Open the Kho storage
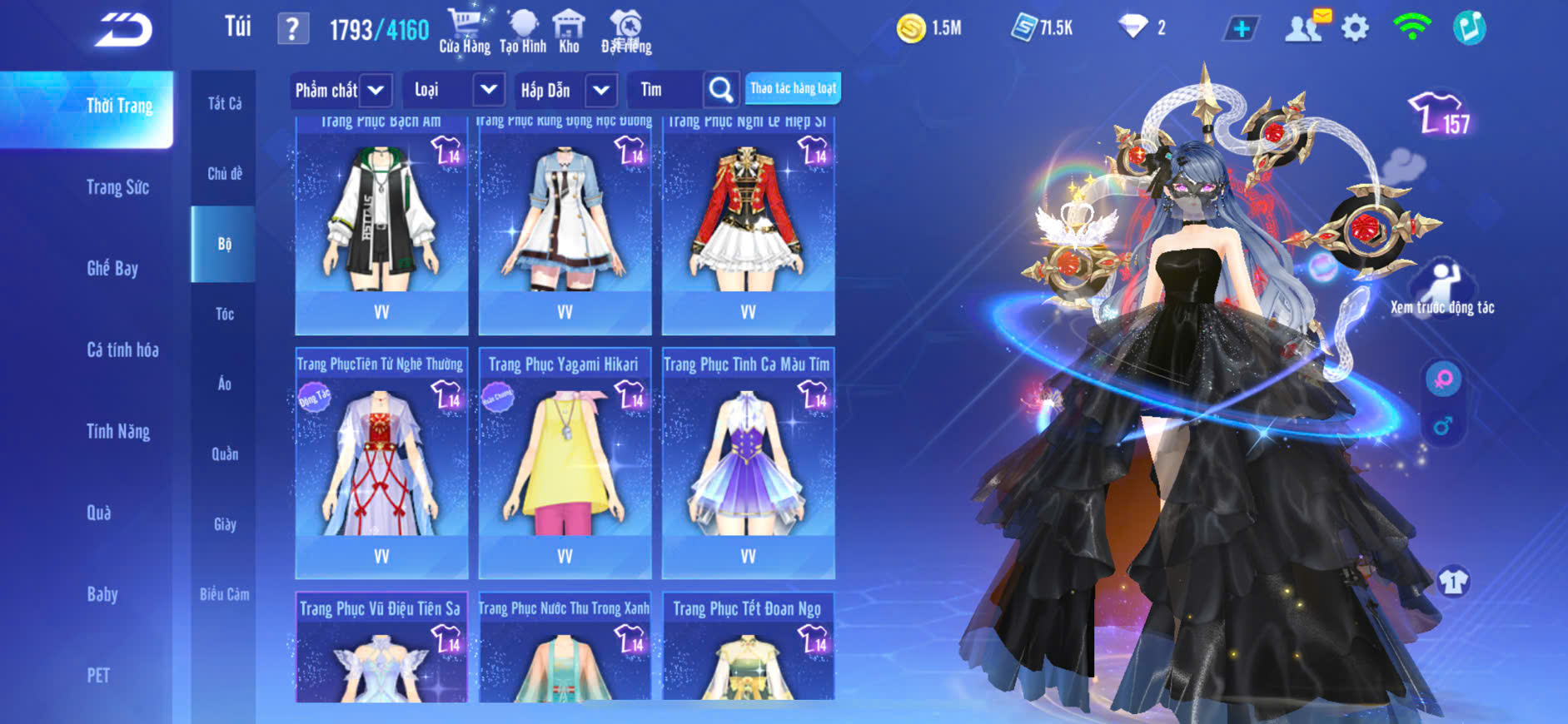 pyautogui.click(x=569, y=31)
